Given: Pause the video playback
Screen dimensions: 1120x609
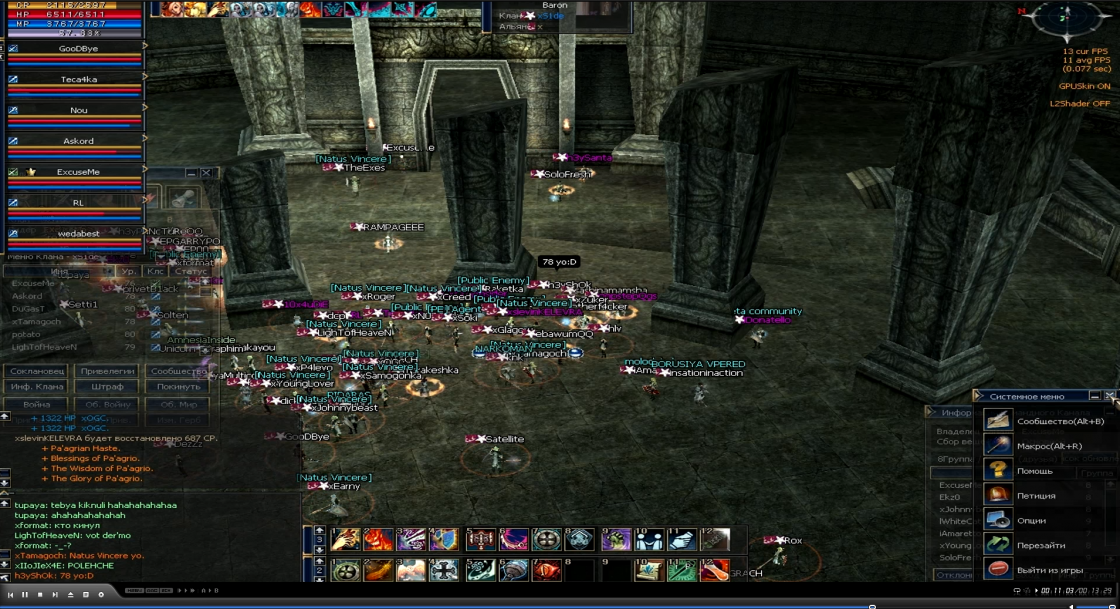Looking at the screenshot, I should (25, 595).
